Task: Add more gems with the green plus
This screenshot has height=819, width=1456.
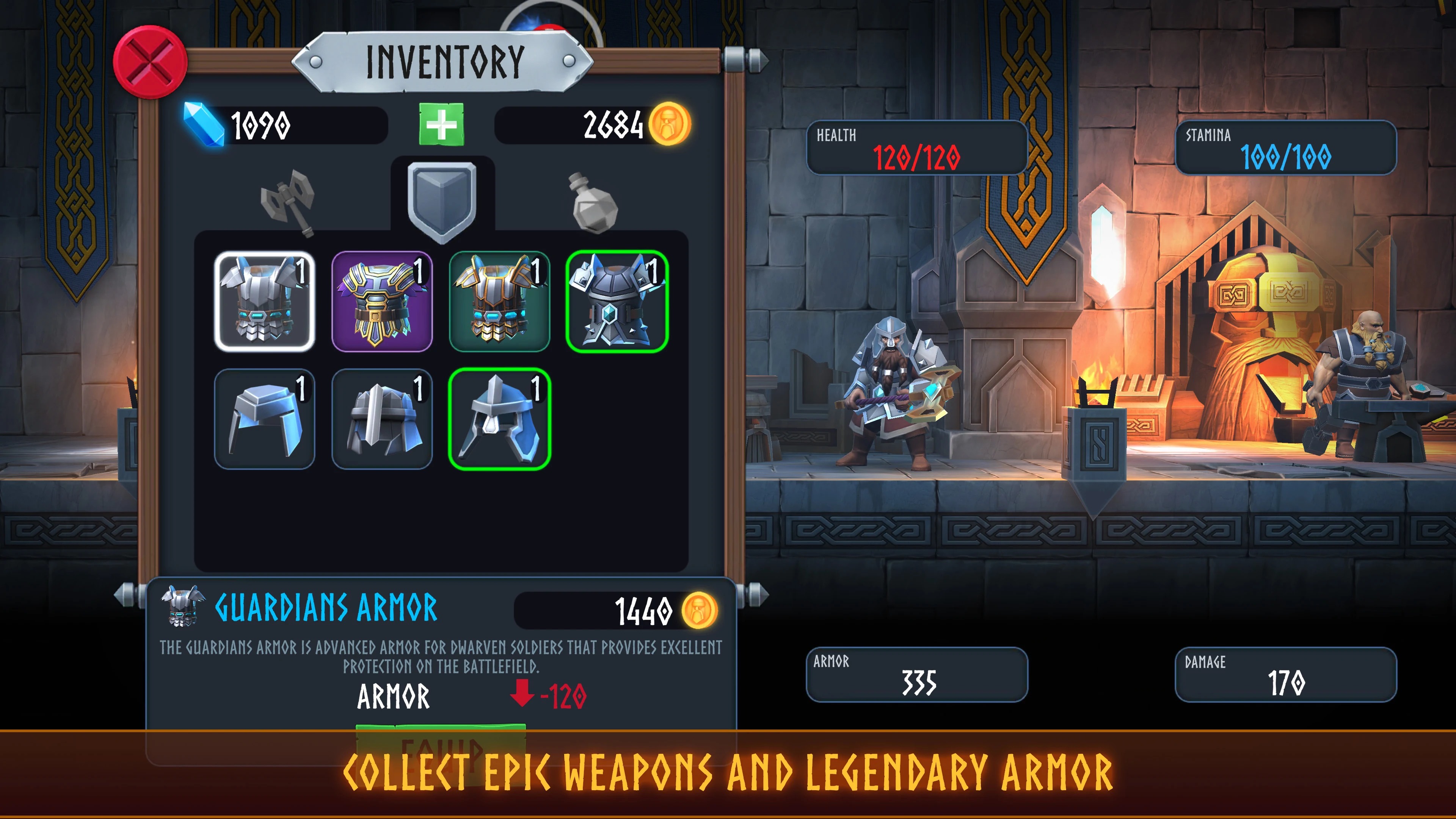Action: (x=441, y=124)
